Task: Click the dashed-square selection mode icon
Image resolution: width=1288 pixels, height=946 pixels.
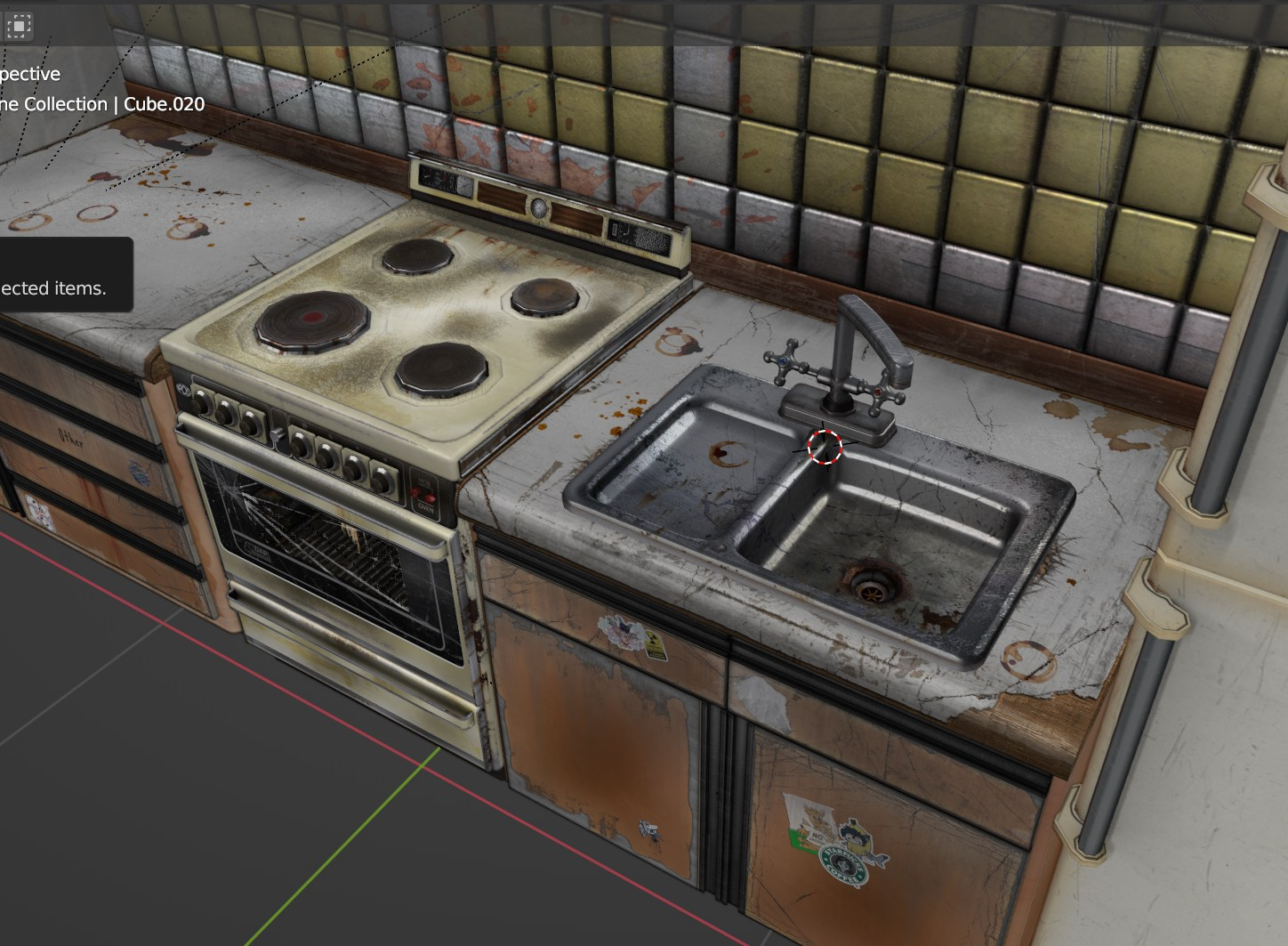Action: [18, 26]
